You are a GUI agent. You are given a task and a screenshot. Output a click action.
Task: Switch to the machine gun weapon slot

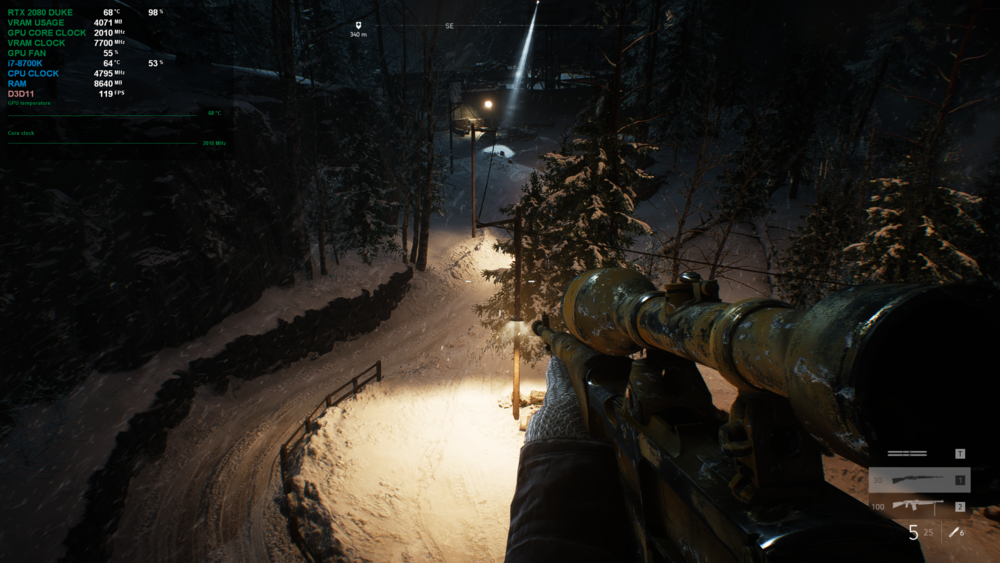(918, 506)
